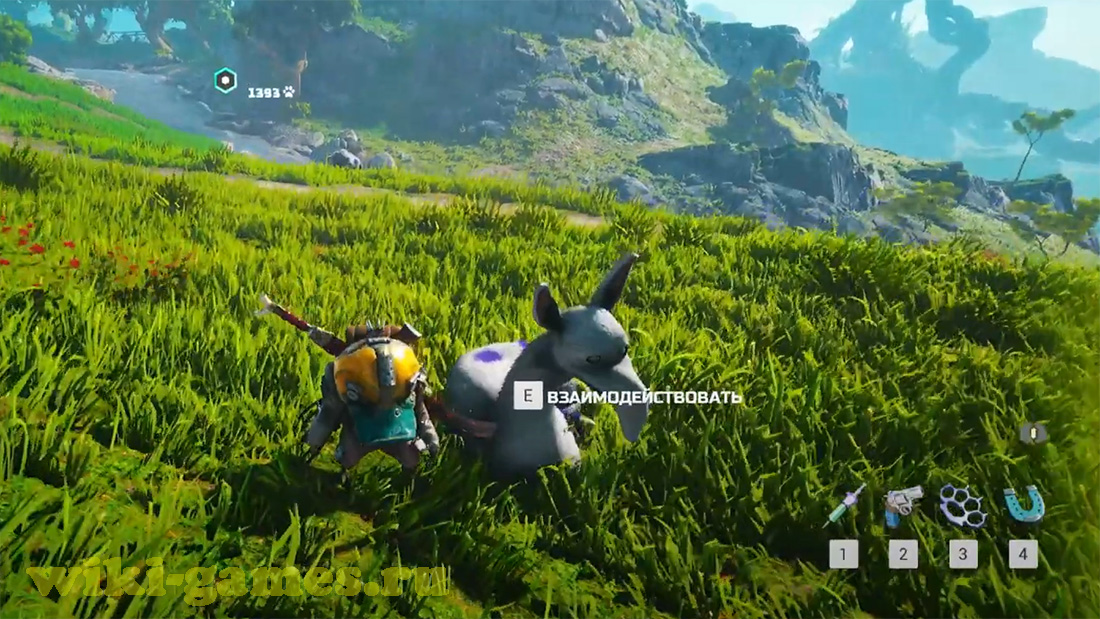Equip the revolver weapon icon
This screenshot has height=619, width=1100.
point(902,505)
